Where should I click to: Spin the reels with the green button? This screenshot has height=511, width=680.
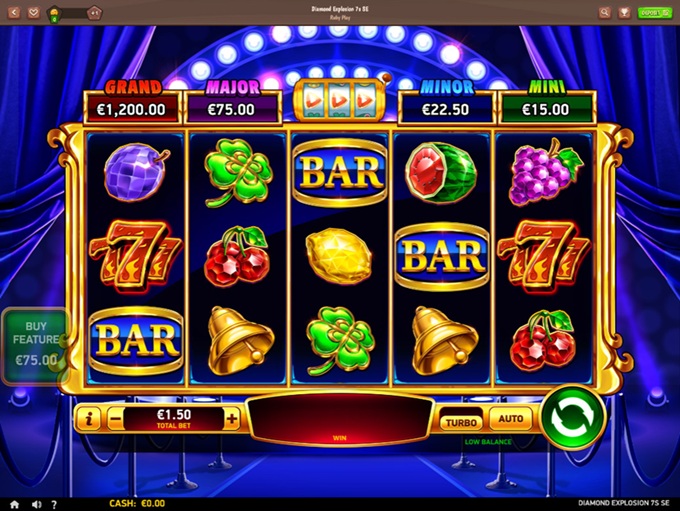(x=573, y=417)
